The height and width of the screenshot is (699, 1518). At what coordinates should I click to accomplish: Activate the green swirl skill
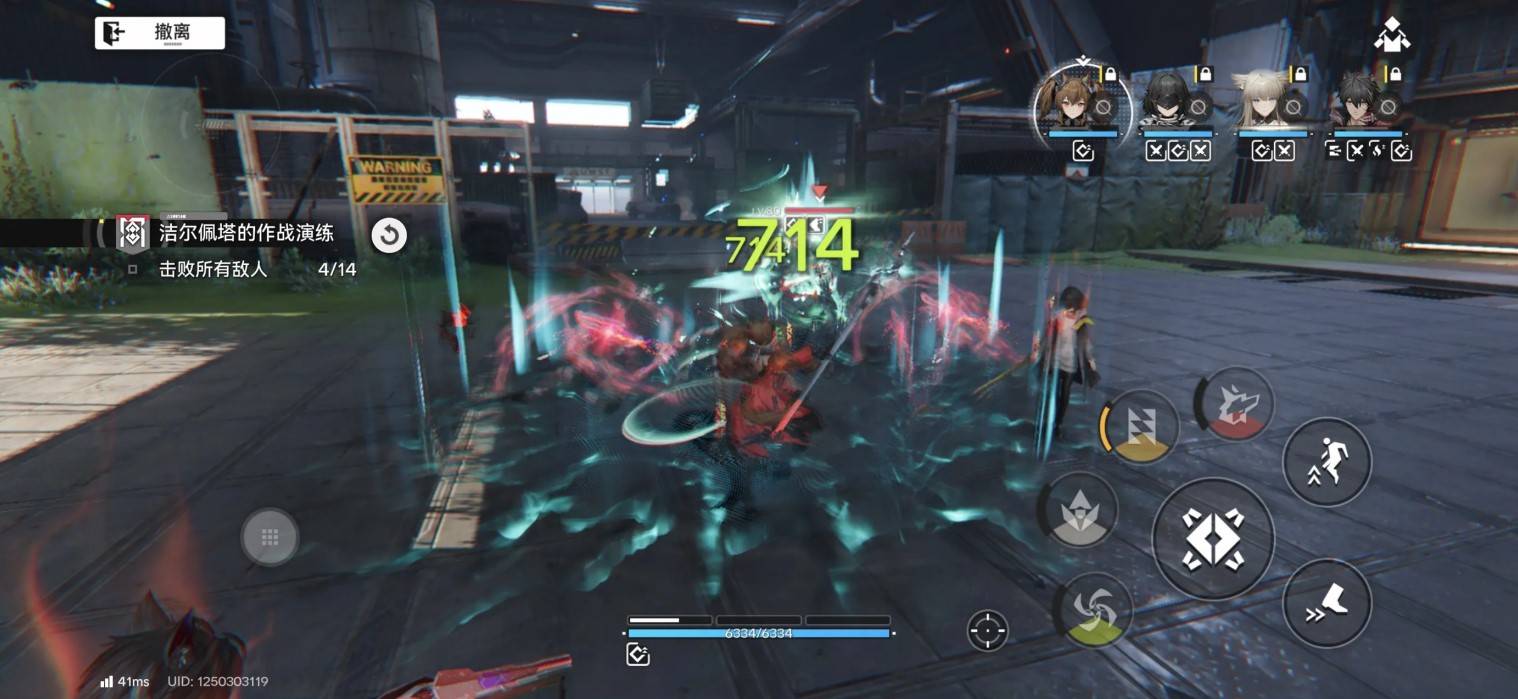click(1094, 608)
